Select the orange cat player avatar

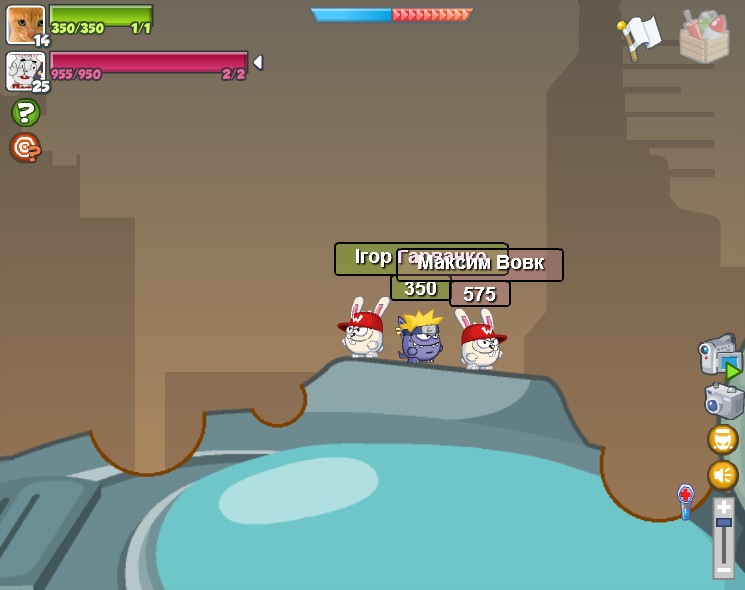coord(24,23)
